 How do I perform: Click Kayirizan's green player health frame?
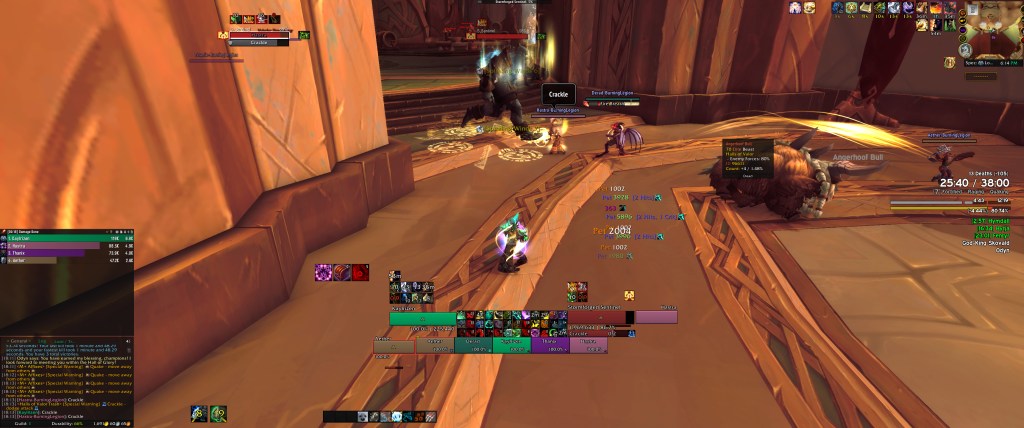pyautogui.click(x=423, y=318)
